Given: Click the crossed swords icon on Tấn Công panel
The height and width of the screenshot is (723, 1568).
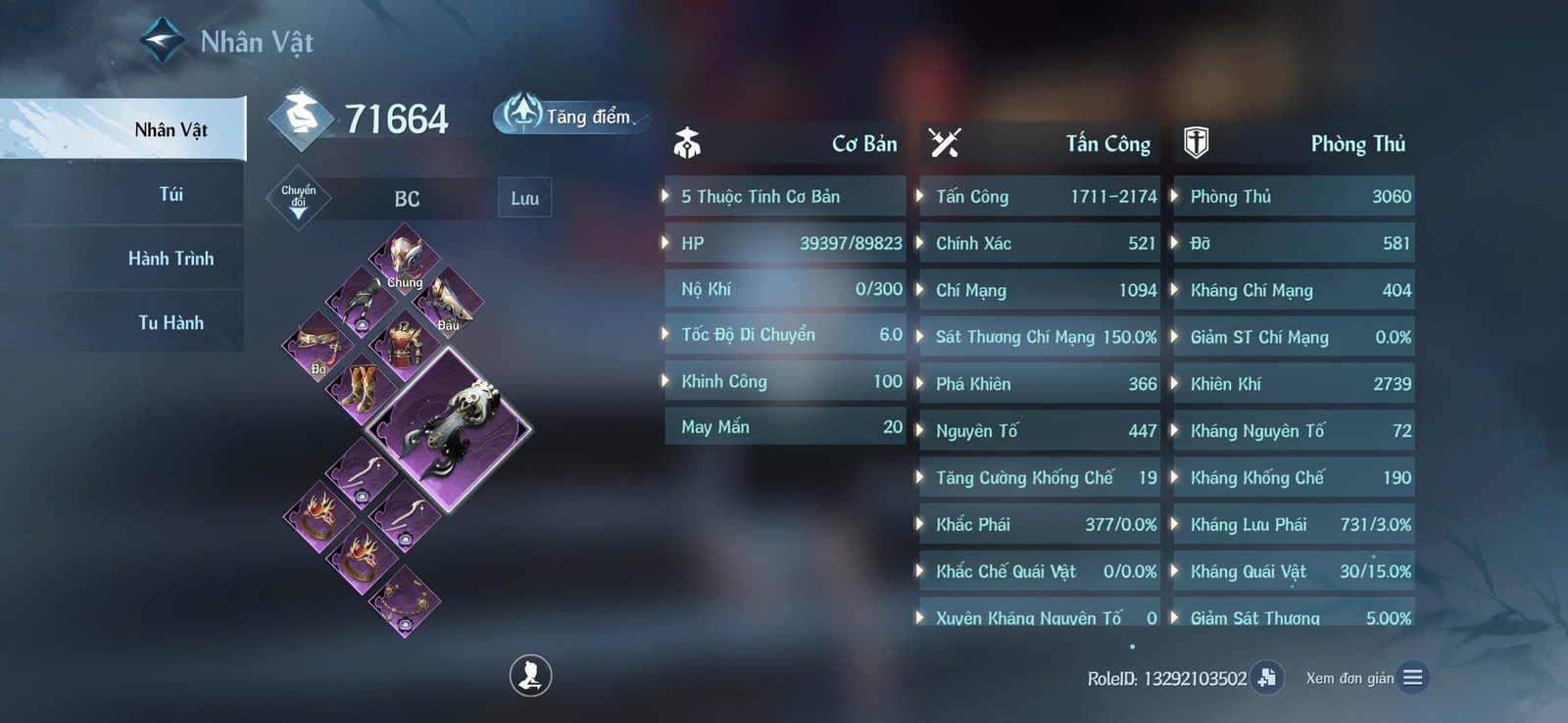Looking at the screenshot, I should coord(944,142).
